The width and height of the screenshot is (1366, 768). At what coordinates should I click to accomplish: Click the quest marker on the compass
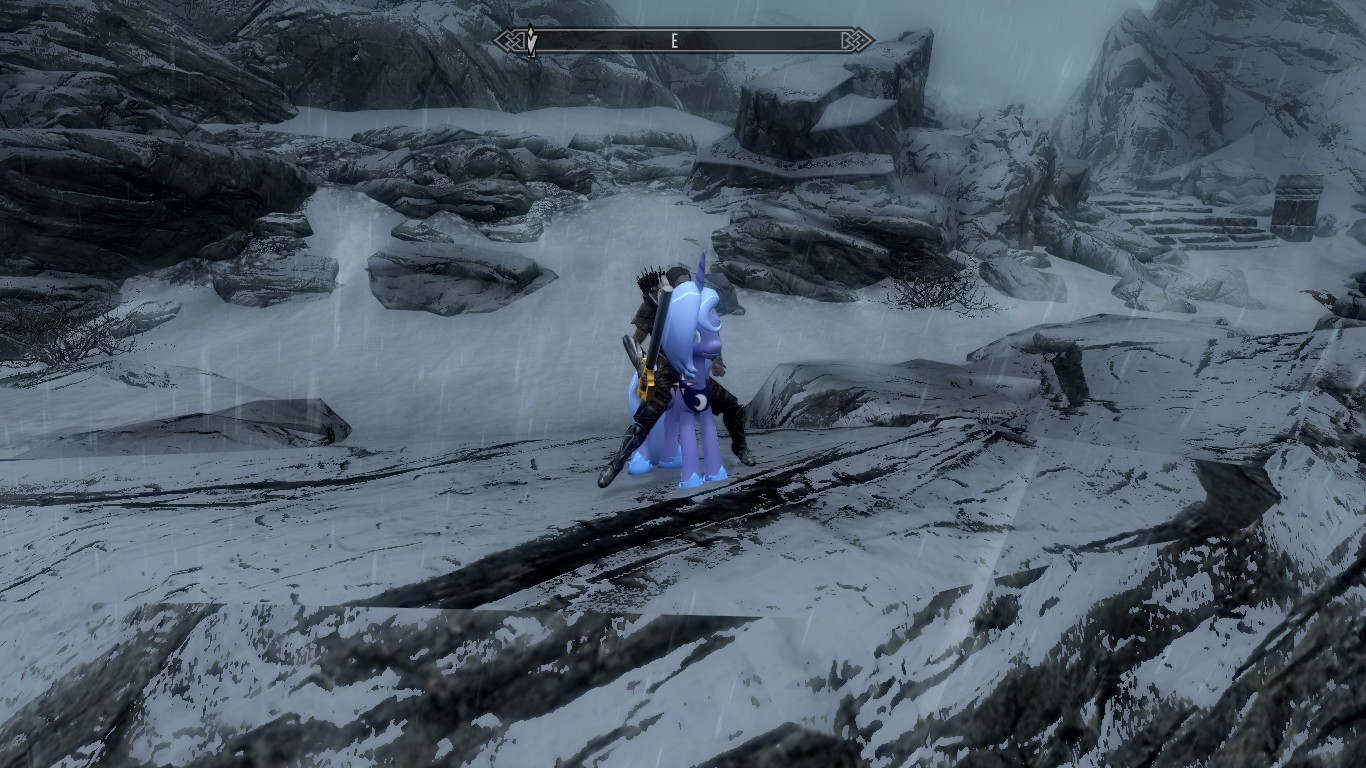click(x=532, y=41)
